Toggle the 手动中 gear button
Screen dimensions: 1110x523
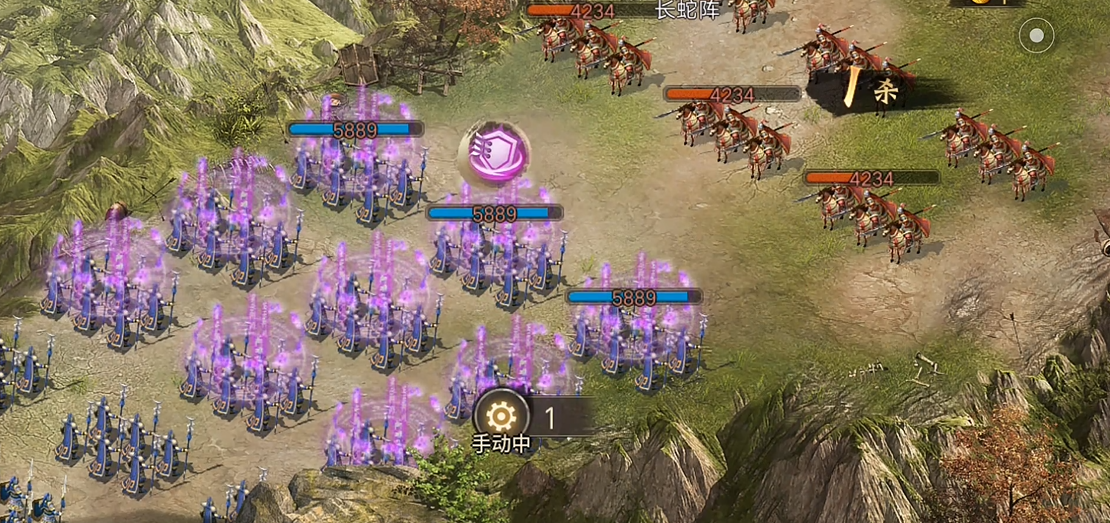click(x=502, y=415)
